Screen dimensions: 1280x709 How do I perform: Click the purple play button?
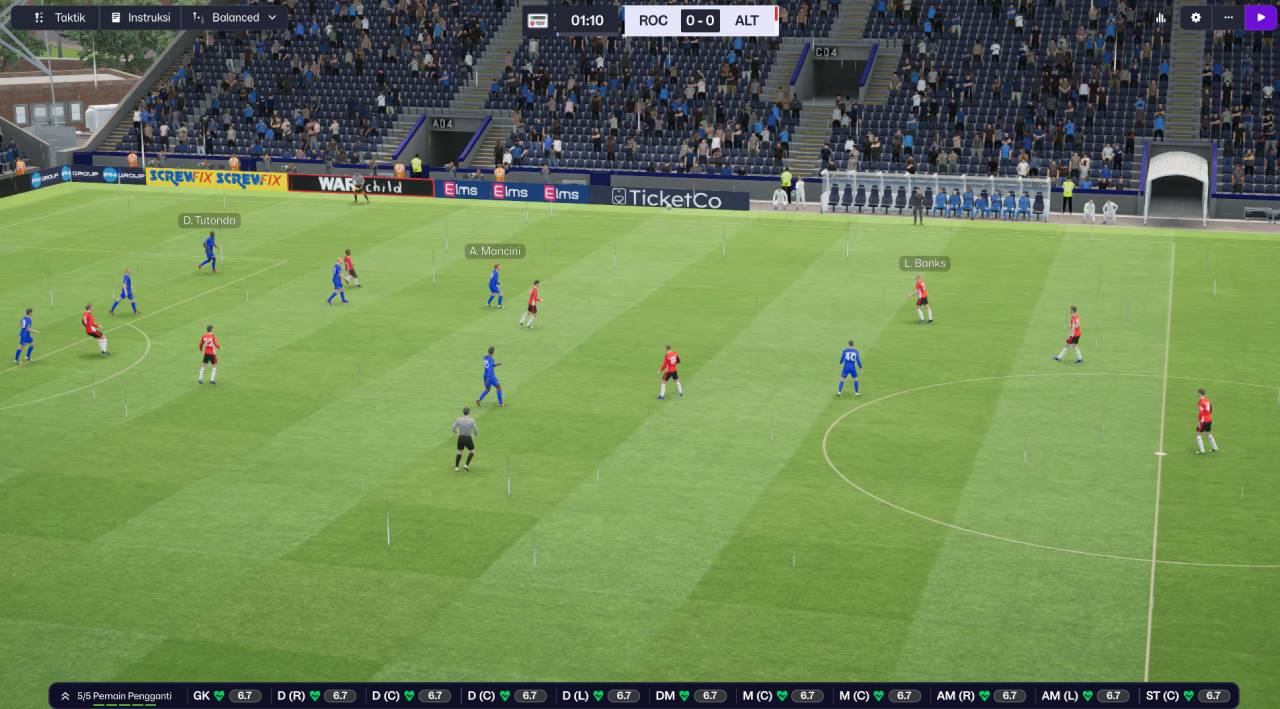tap(1260, 18)
